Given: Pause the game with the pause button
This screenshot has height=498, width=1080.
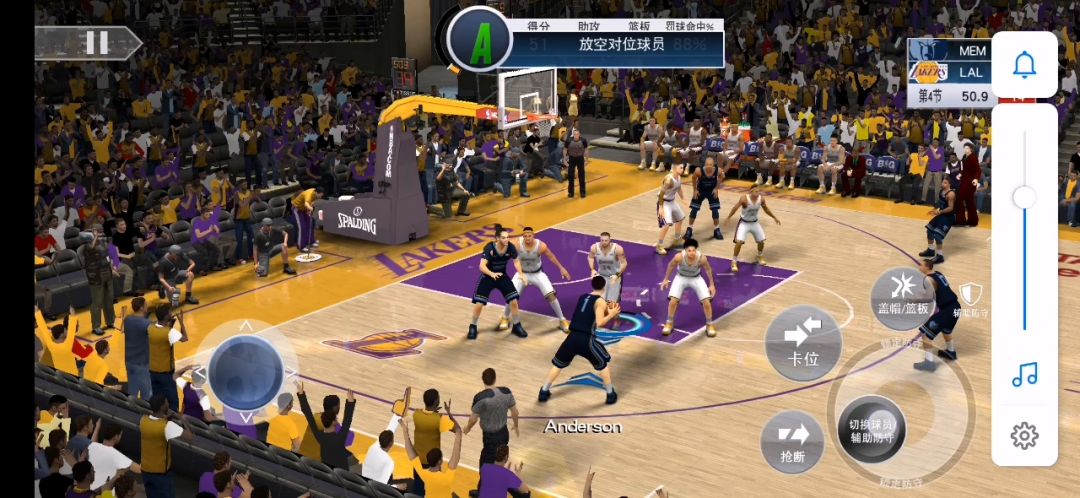Looking at the screenshot, I should coord(96,42).
